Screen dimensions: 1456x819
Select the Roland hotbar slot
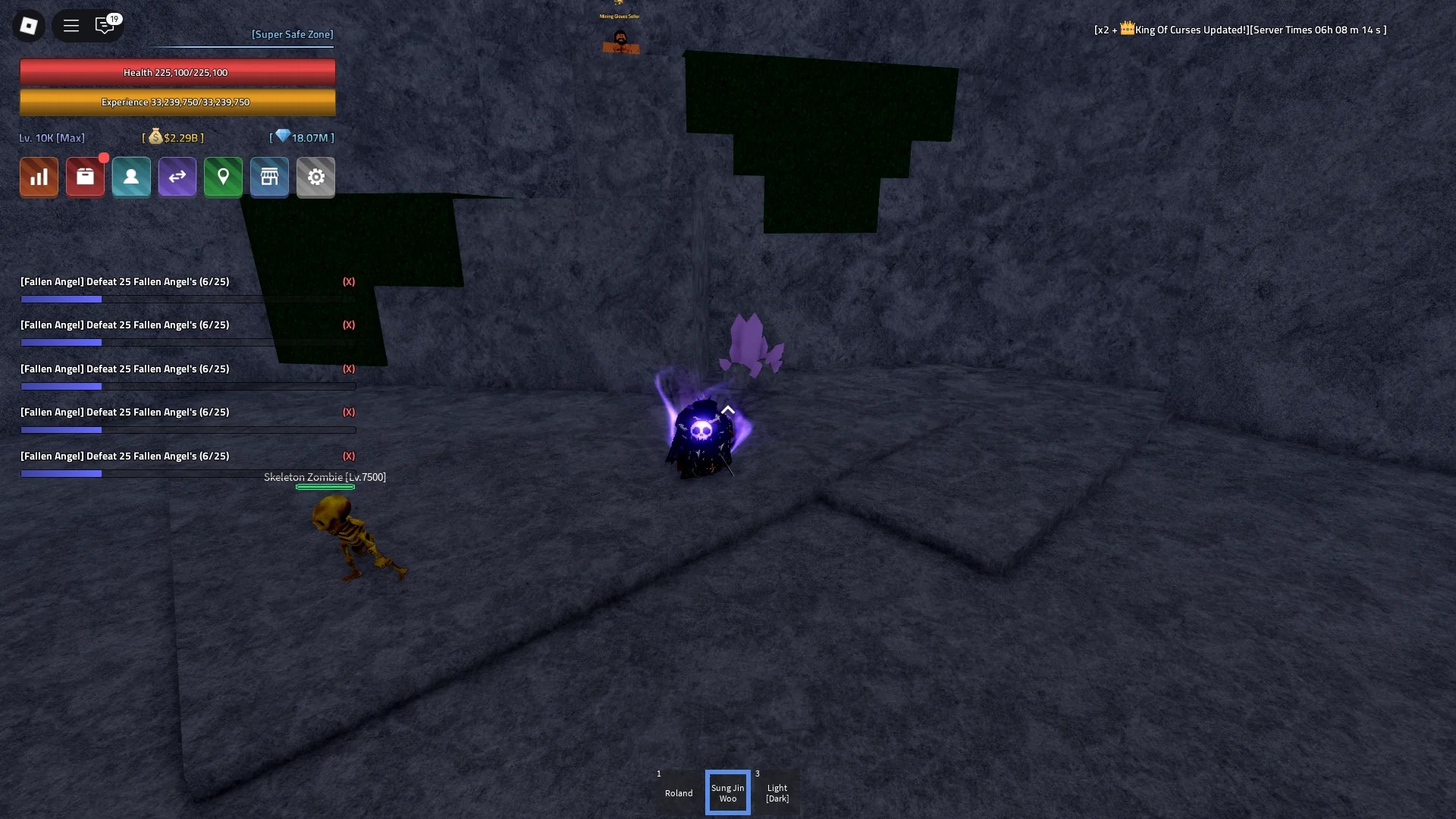click(678, 792)
